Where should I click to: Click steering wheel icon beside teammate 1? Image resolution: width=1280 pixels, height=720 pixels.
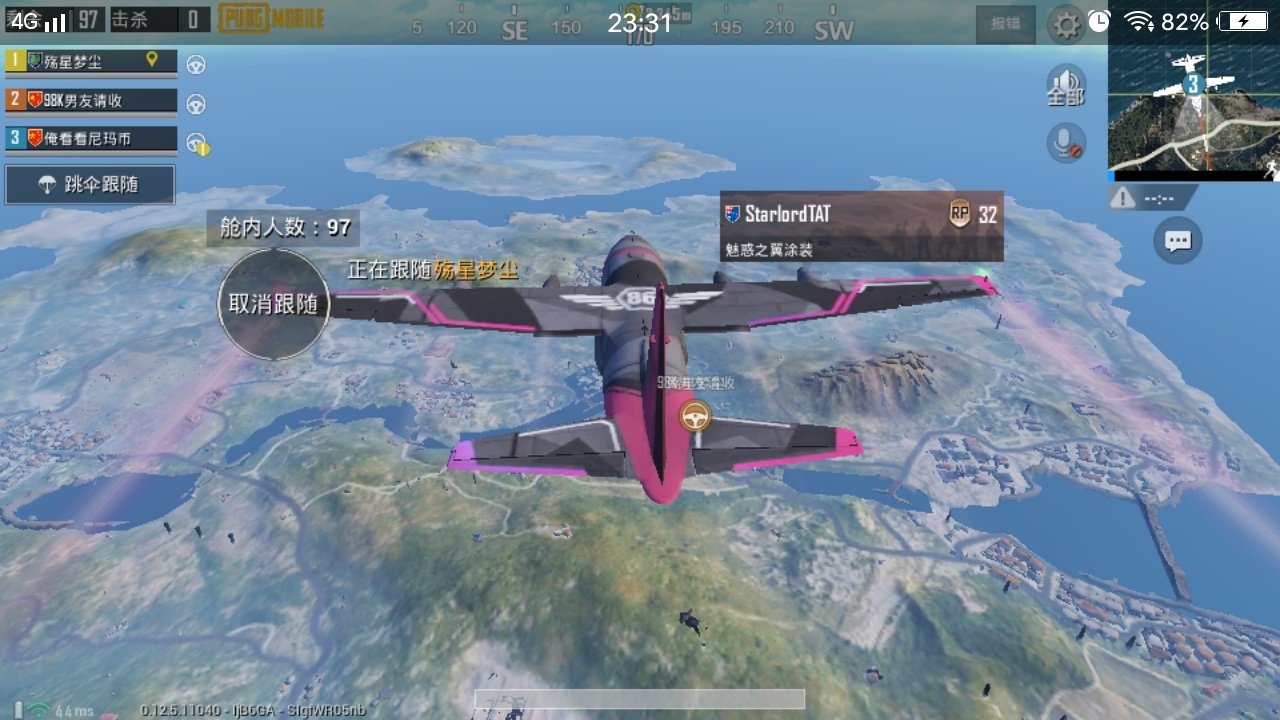[196, 64]
